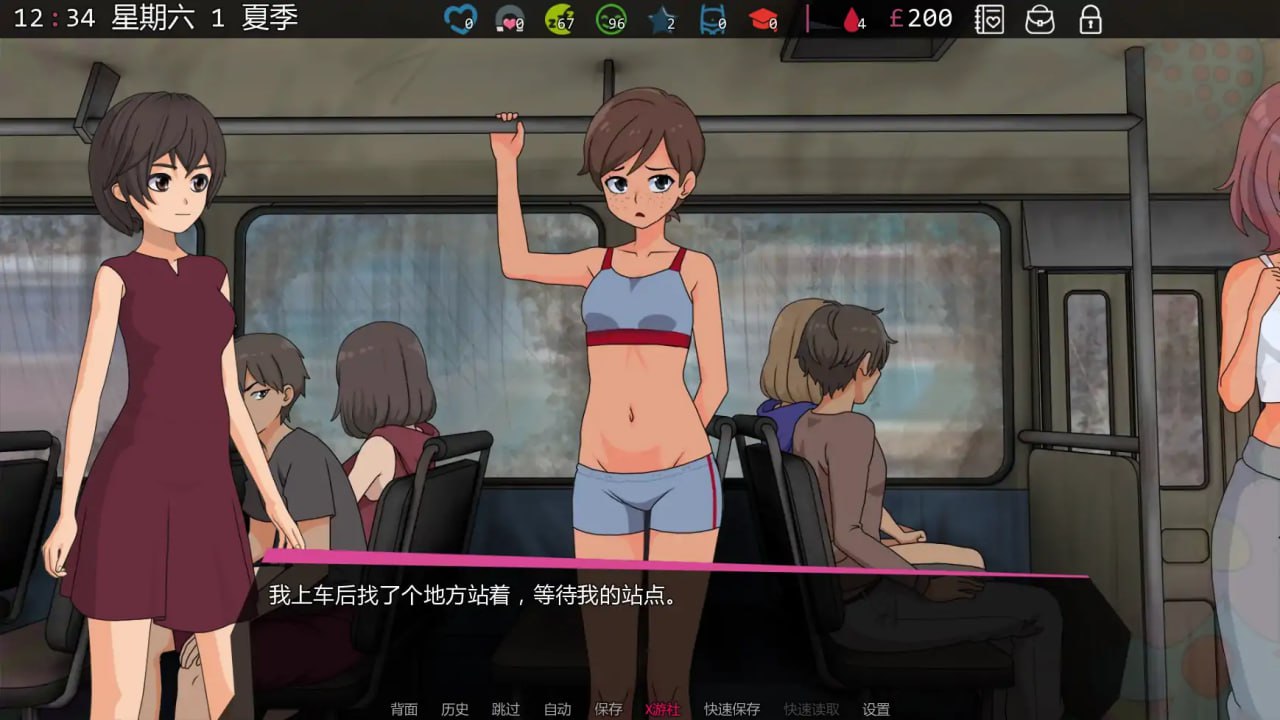Select the blue star stat icon
Screen dimensions: 1280x720
click(660, 18)
